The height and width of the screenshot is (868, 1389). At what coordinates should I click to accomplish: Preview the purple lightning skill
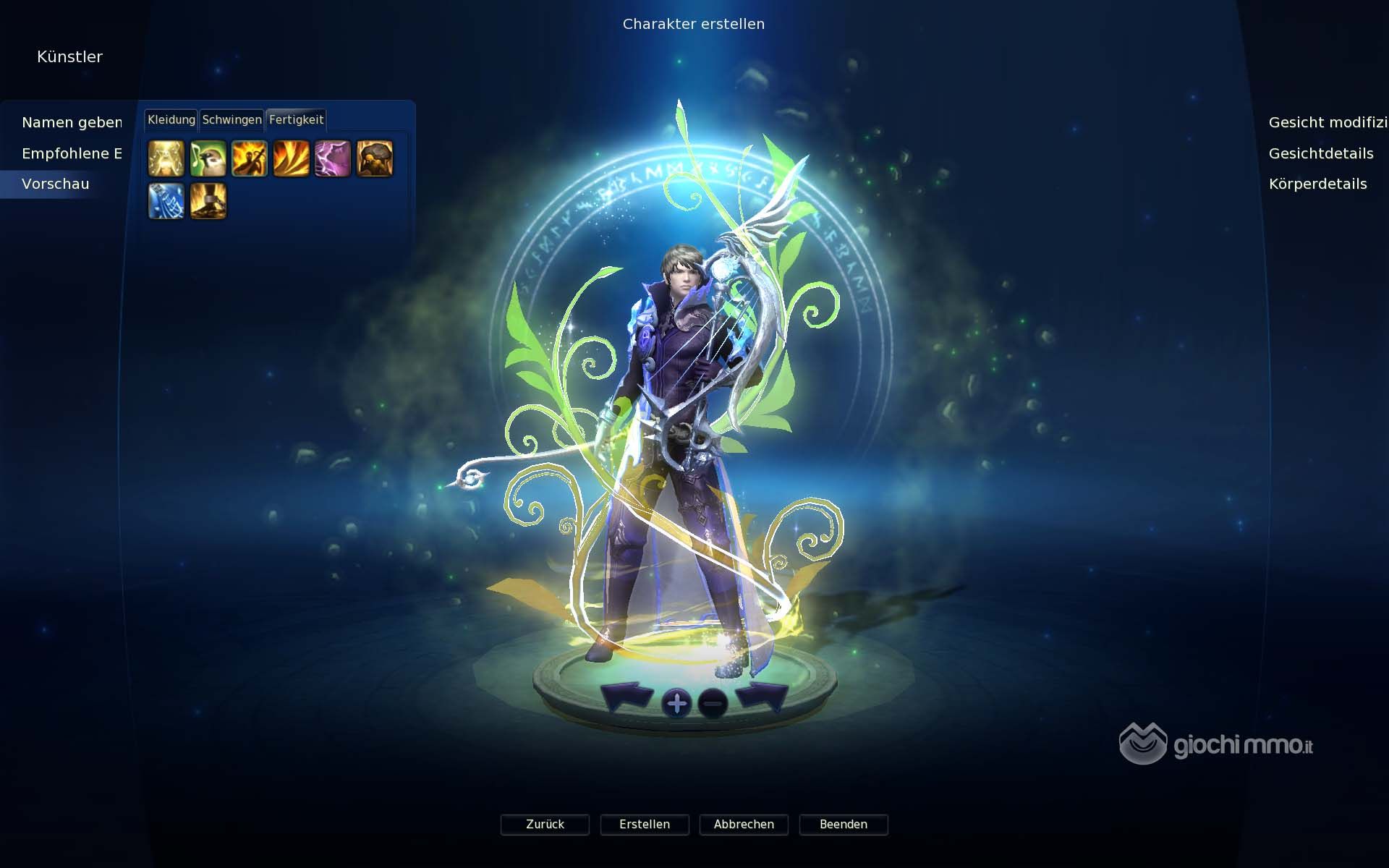pyautogui.click(x=333, y=158)
